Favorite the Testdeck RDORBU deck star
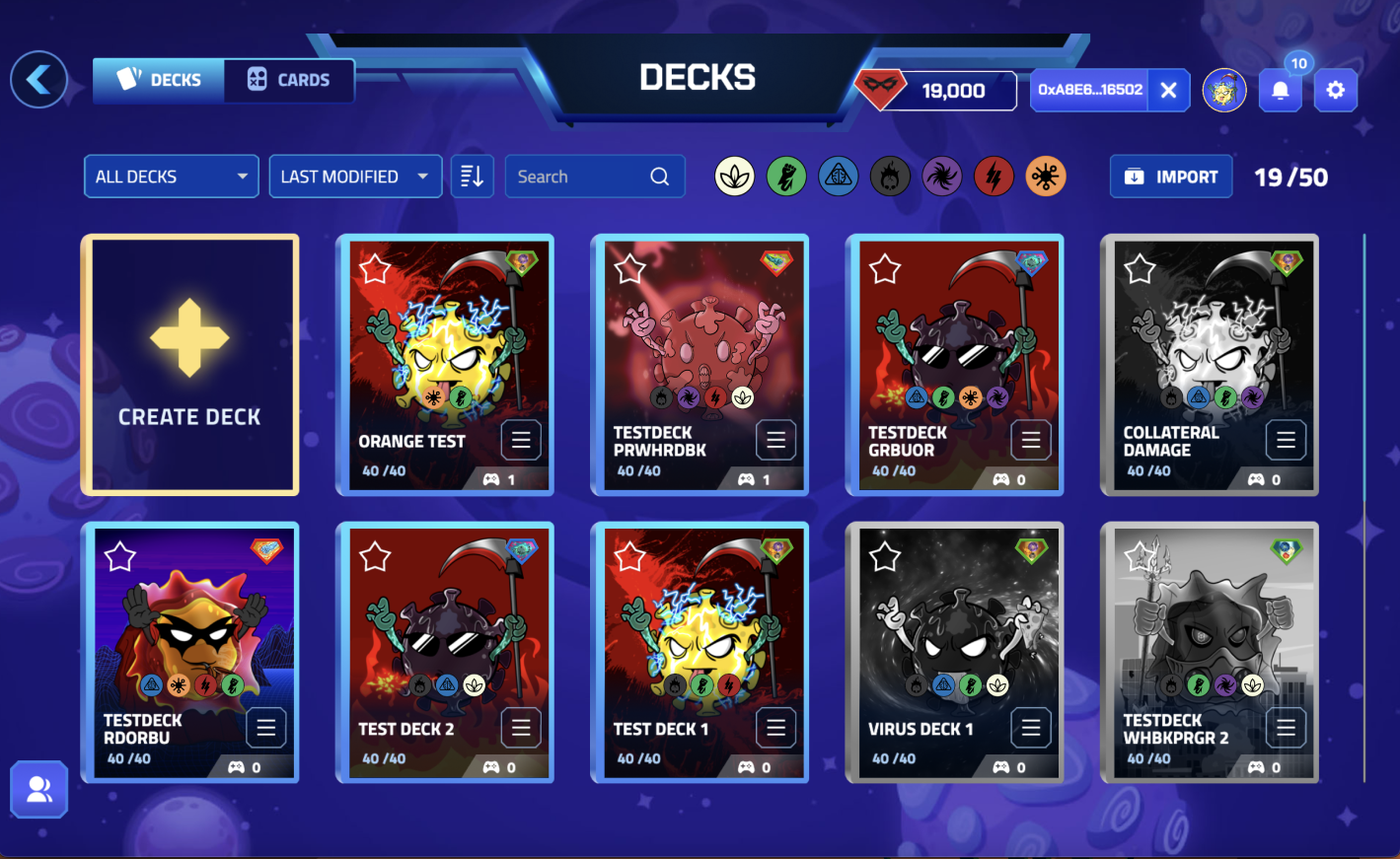Screen dimensions: 1400x859 [120, 557]
